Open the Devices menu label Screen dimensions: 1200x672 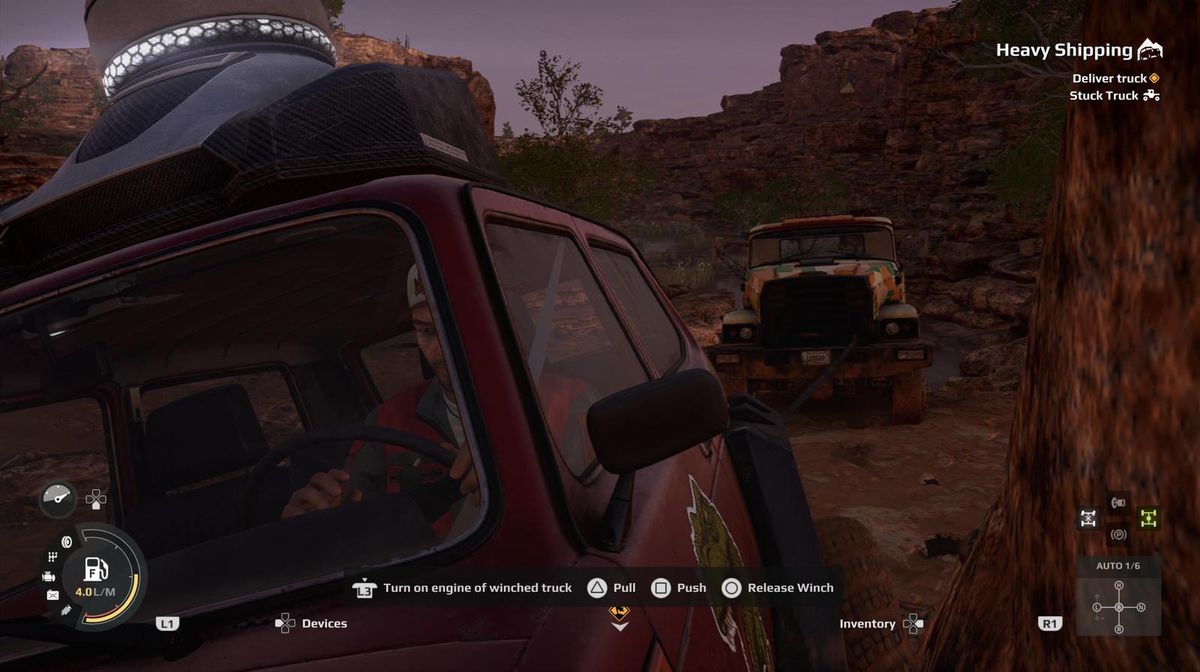point(324,624)
